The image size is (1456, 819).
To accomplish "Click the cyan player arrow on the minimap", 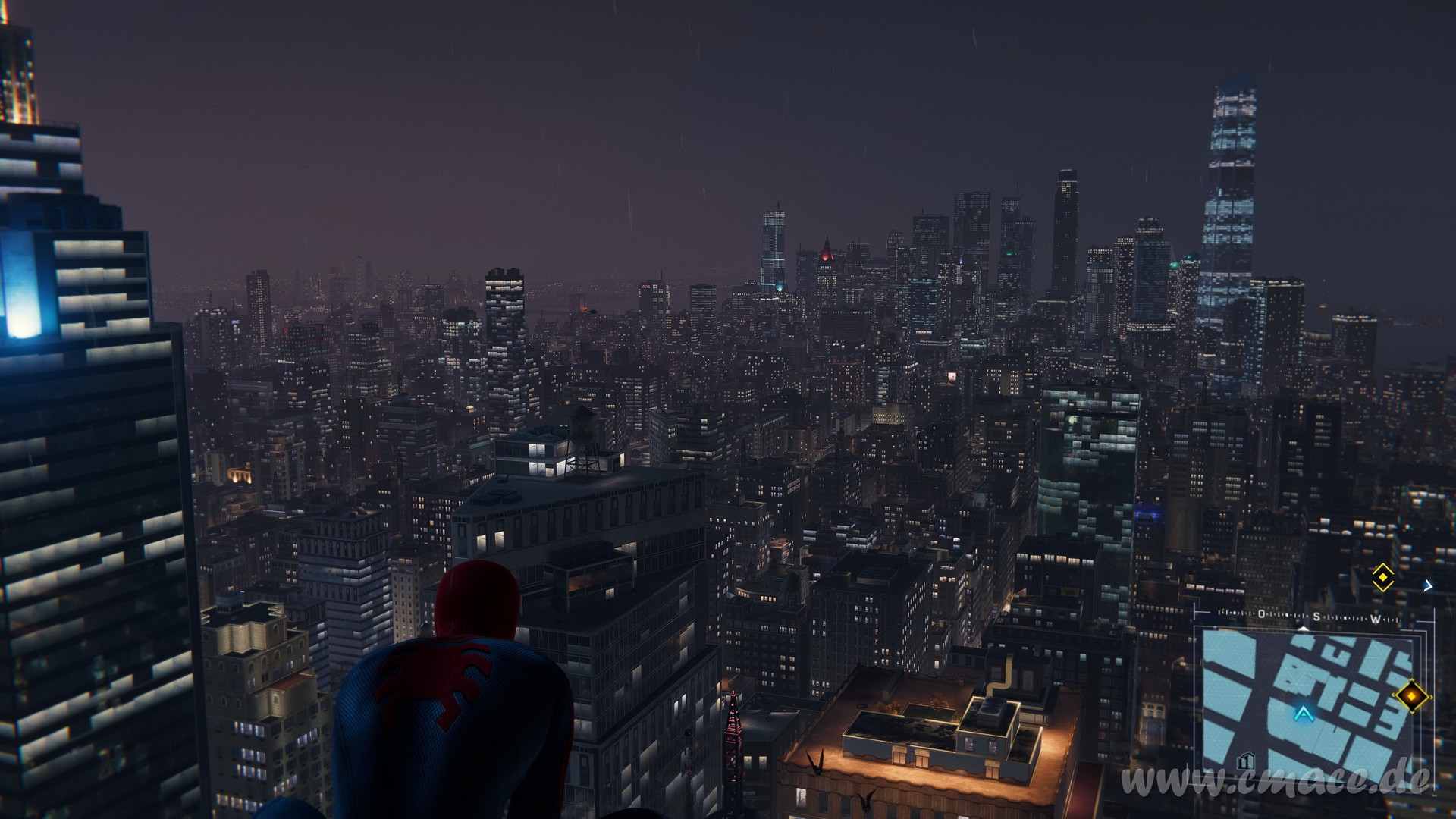I will (x=1304, y=713).
